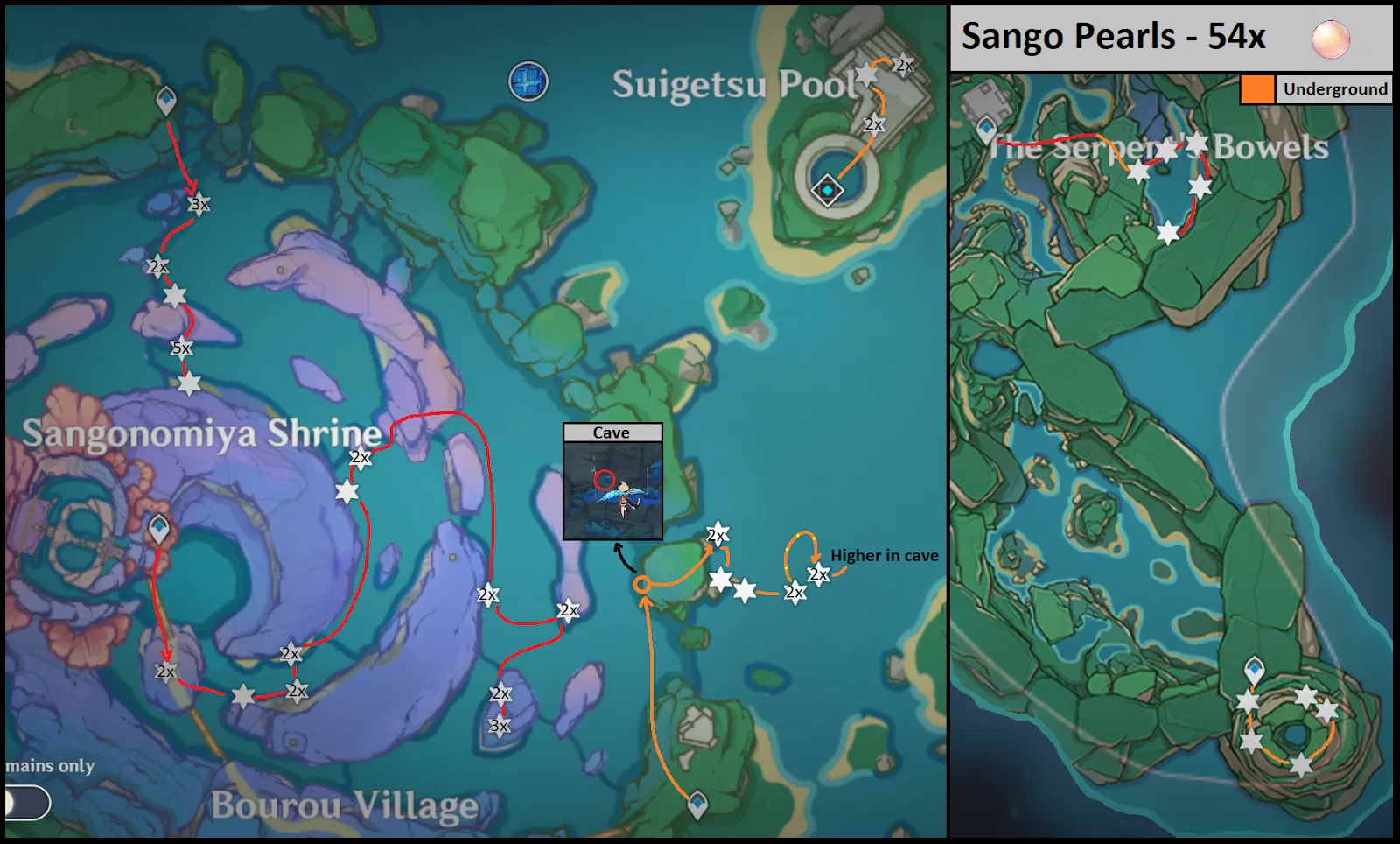
Task: Select the orange Underground color swatch
Action: click(1257, 88)
